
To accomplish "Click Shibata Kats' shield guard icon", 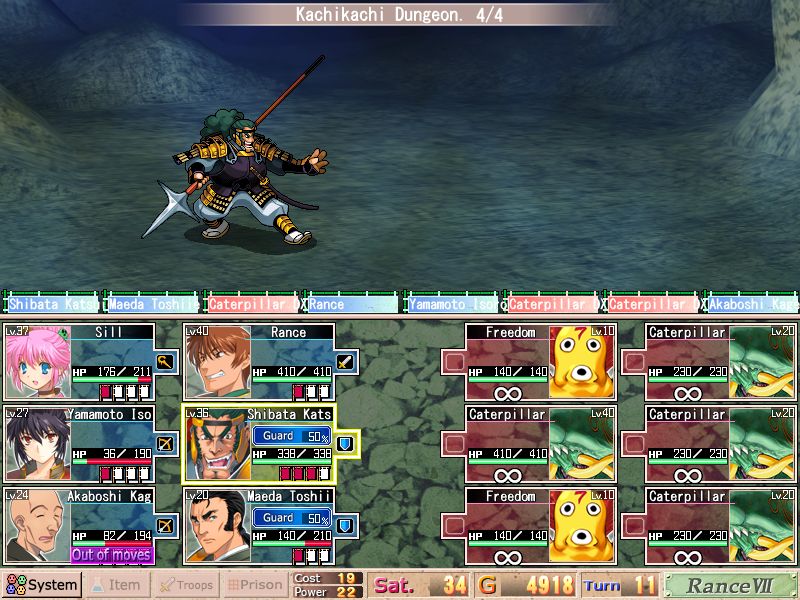I will pyautogui.click(x=345, y=444).
